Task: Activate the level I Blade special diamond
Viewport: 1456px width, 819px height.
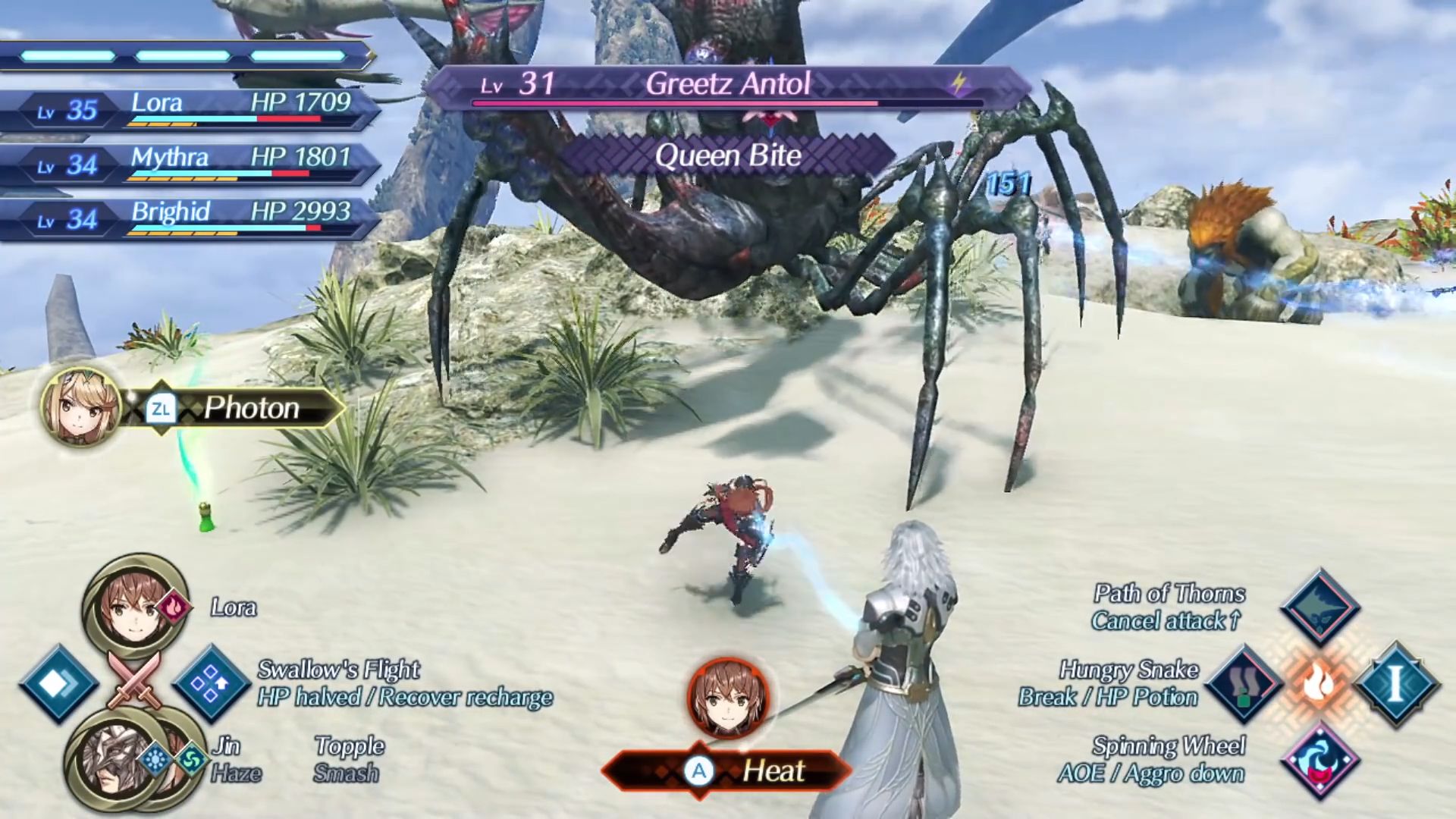Action: 1395,684
